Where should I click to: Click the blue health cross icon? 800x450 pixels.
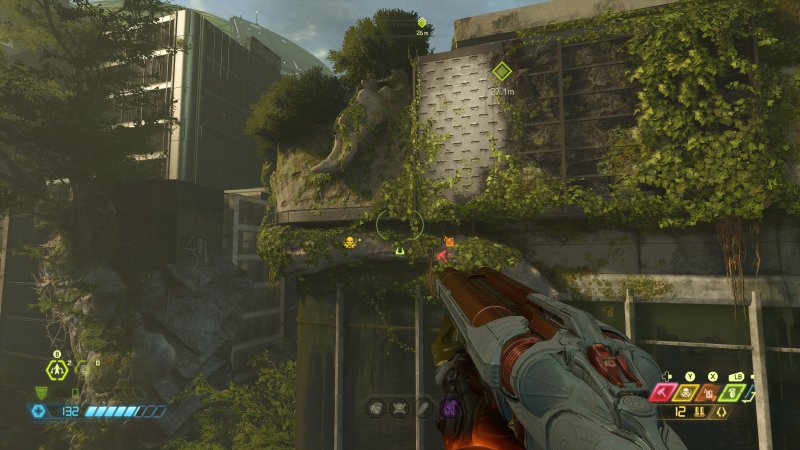40,411
